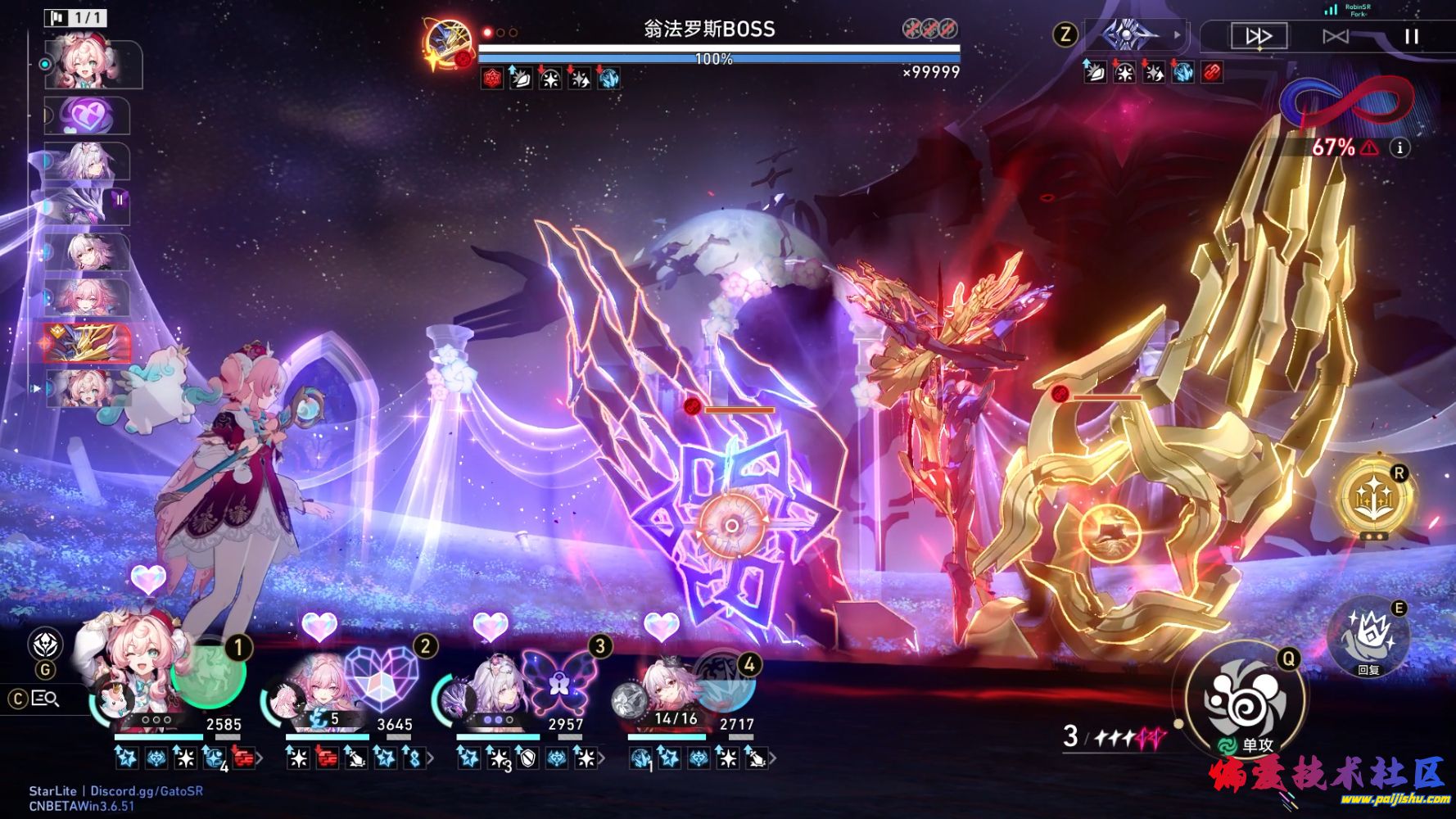Inspect the boss portrait icon

coord(450,43)
